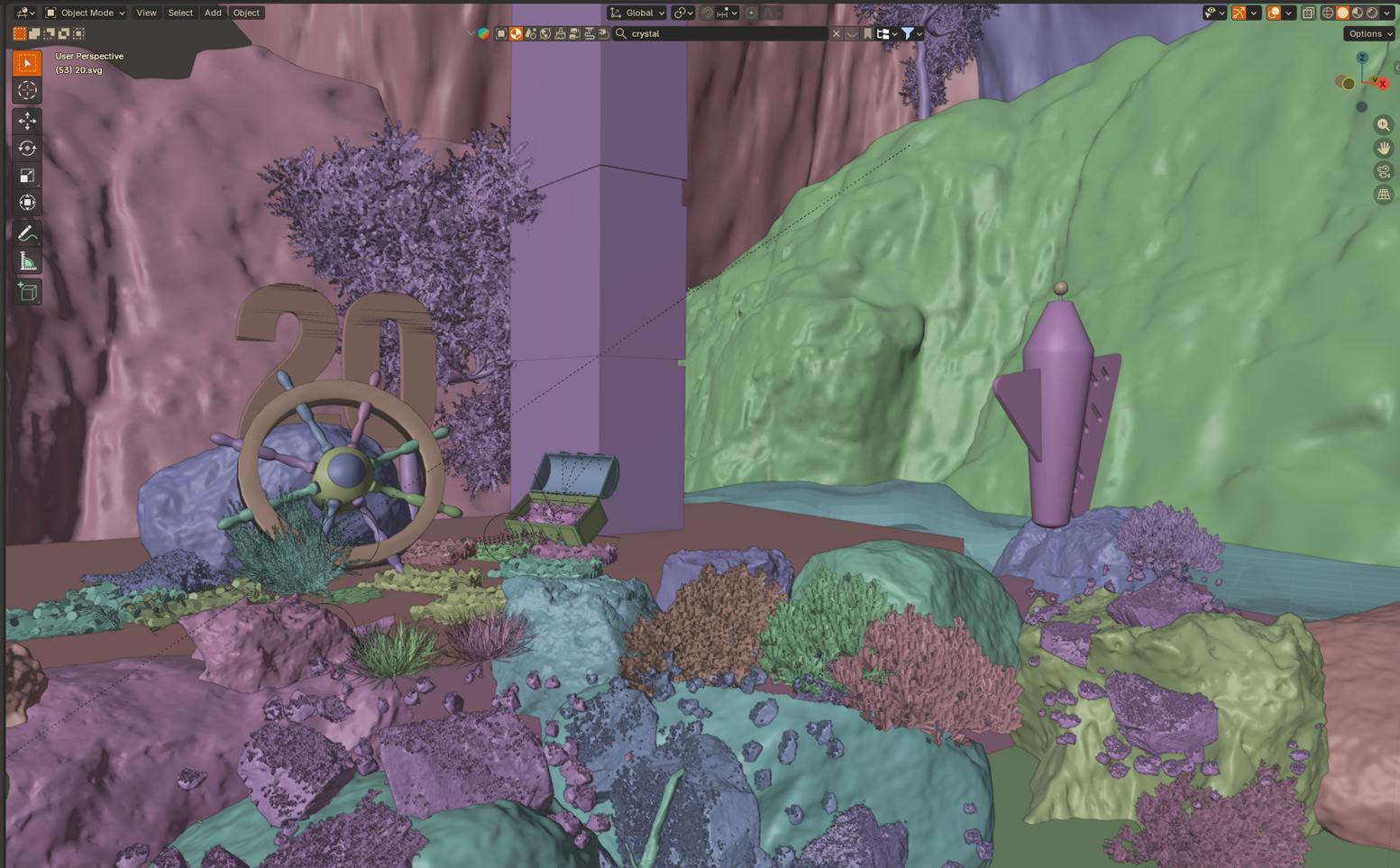The width and height of the screenshot is (1400, 868).
Task: Select the Rotate tool
Action: point(27,148)
